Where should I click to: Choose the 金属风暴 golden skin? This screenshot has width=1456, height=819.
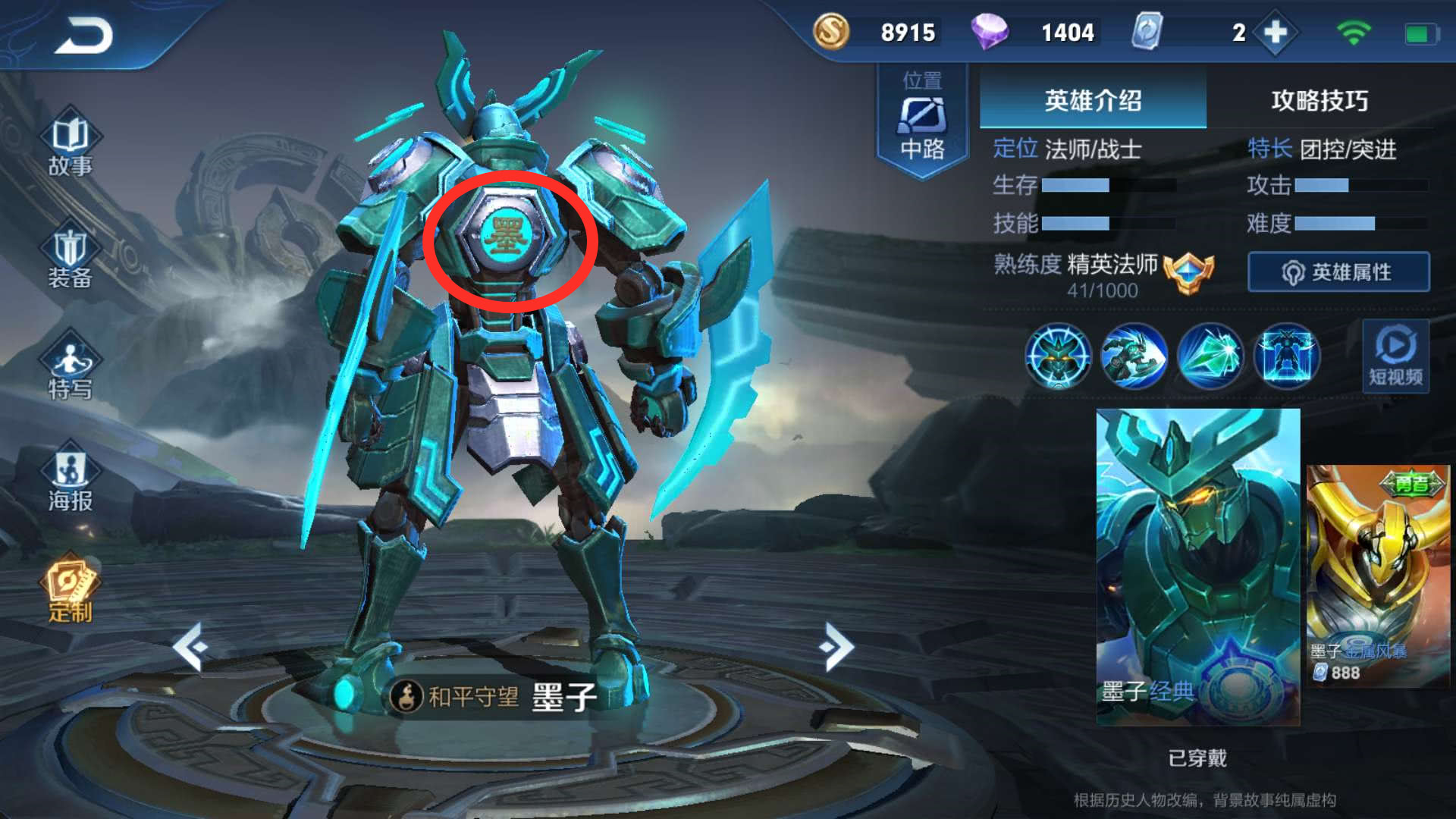(1378, 576)
